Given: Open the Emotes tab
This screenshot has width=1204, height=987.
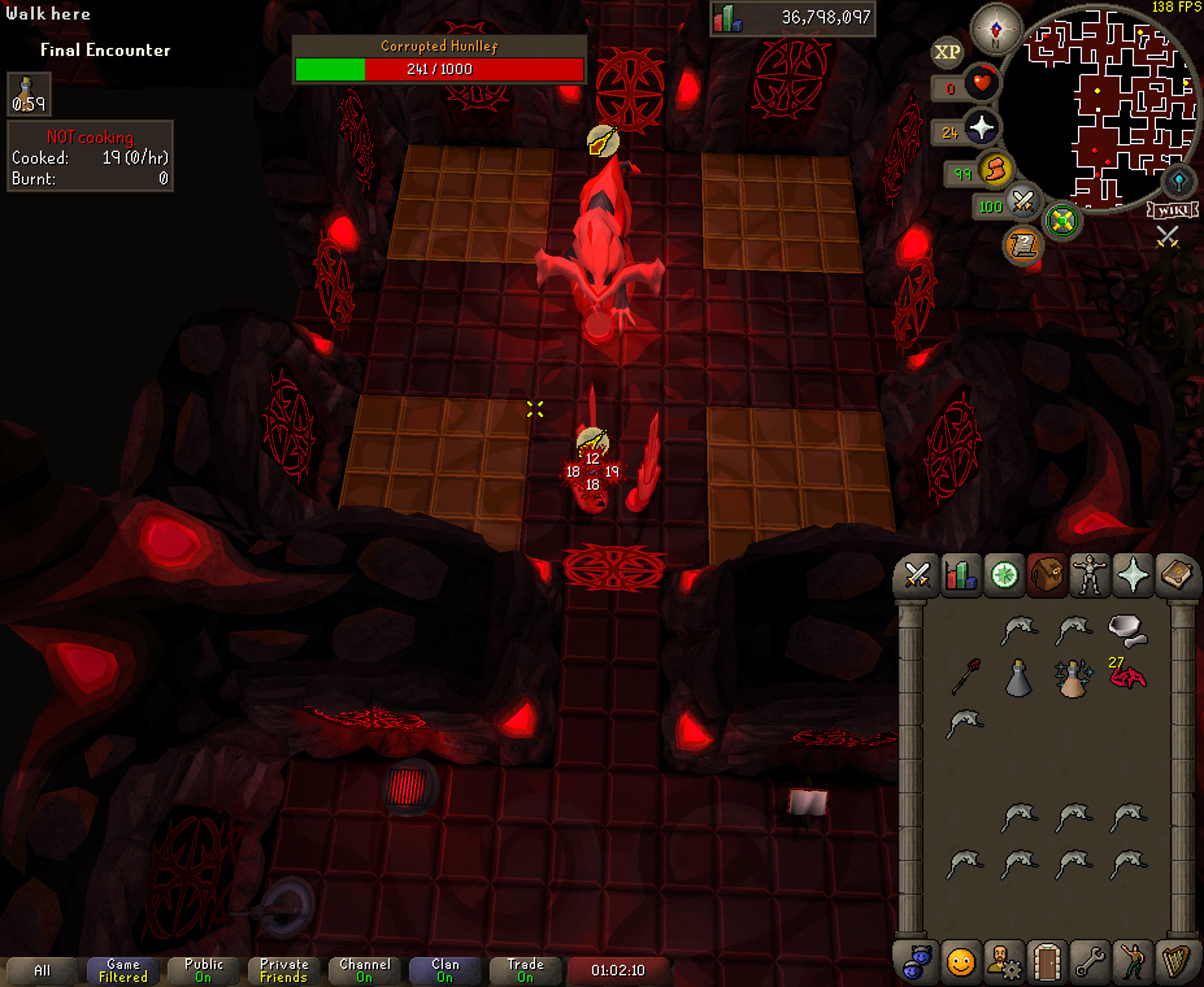Looking at the screenshot, I should [x=1133, y=962].
